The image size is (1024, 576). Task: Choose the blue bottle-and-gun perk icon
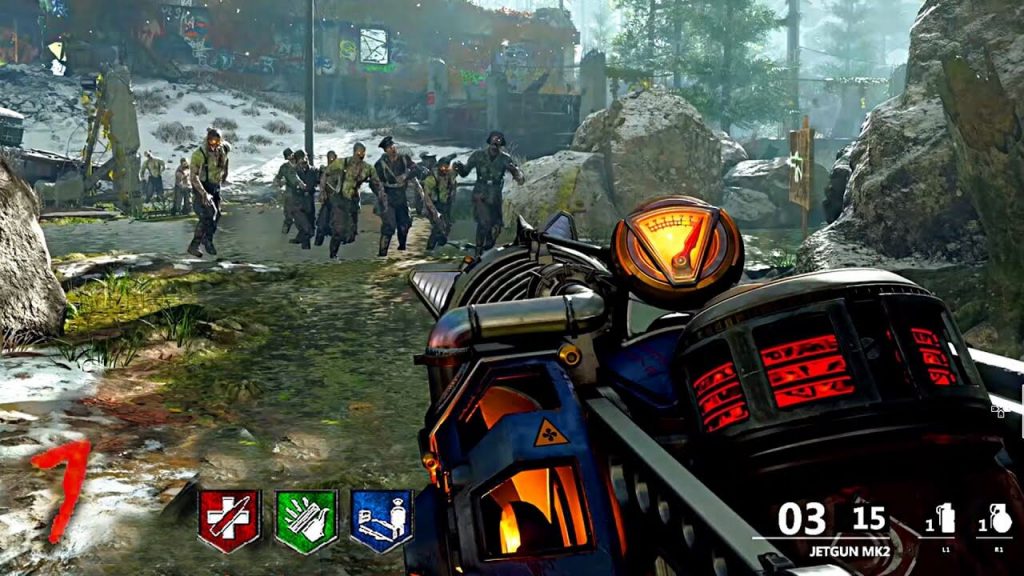(x=381, y=519)
